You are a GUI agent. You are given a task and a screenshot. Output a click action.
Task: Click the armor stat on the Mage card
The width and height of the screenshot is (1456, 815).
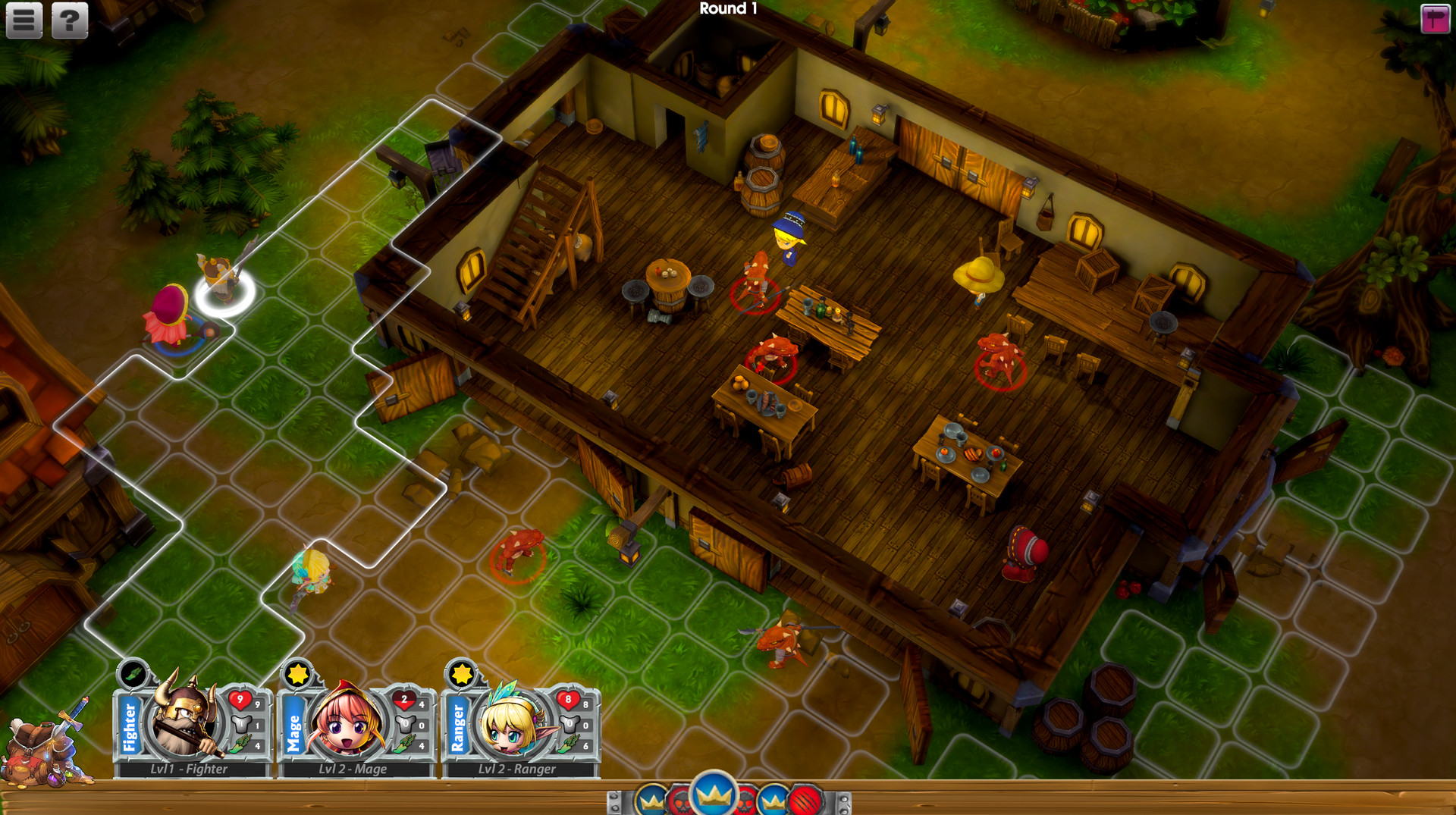point(406,723)
